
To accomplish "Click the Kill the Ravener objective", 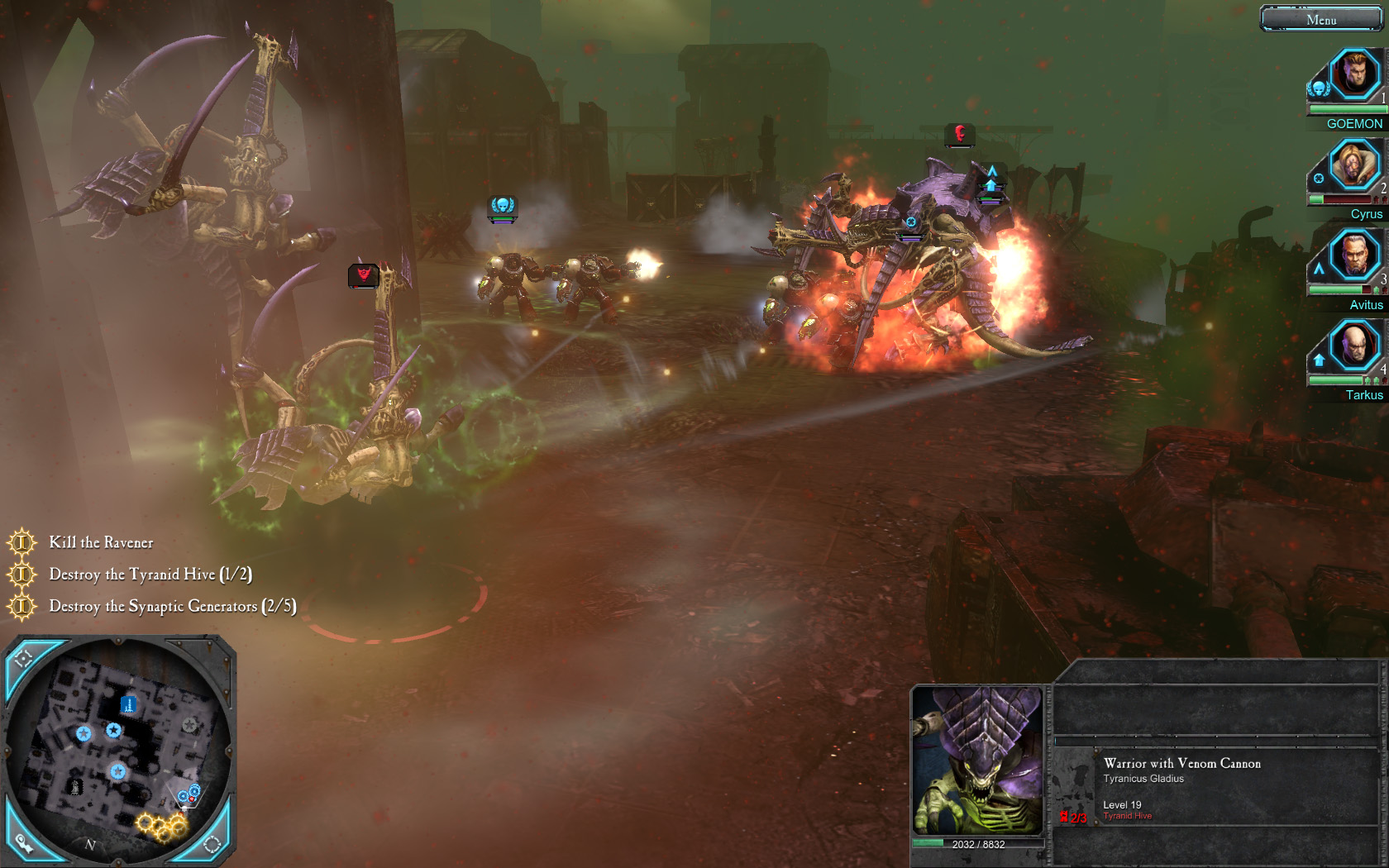I will click(x=101, y=542).
